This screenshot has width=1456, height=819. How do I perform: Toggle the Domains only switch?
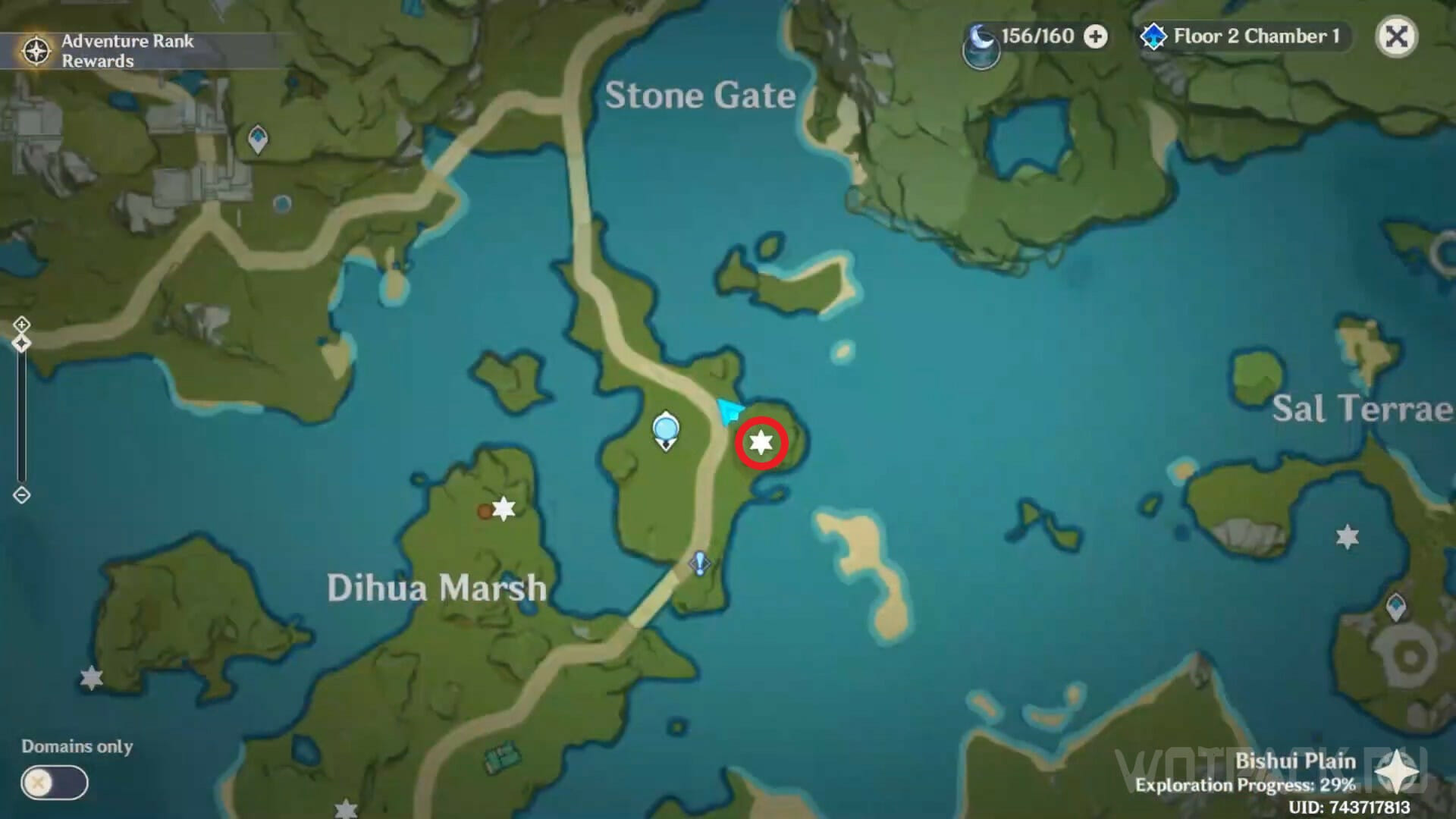tap(55, 783)
